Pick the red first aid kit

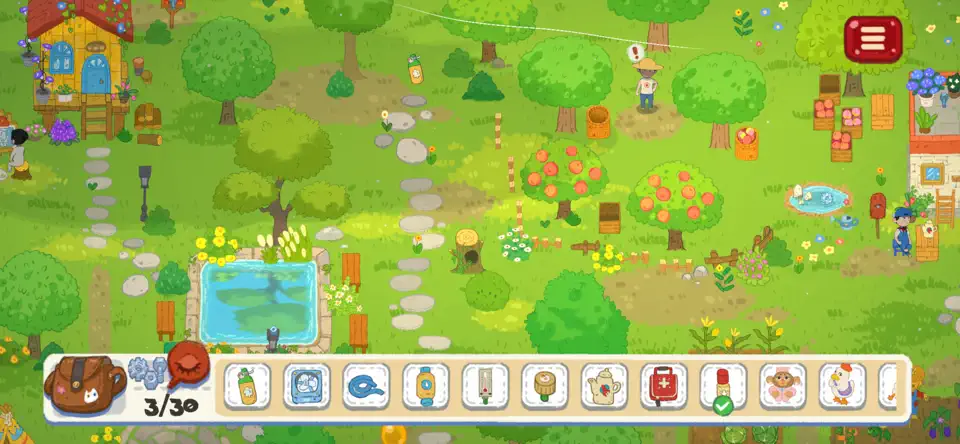[x=664, y=385]
